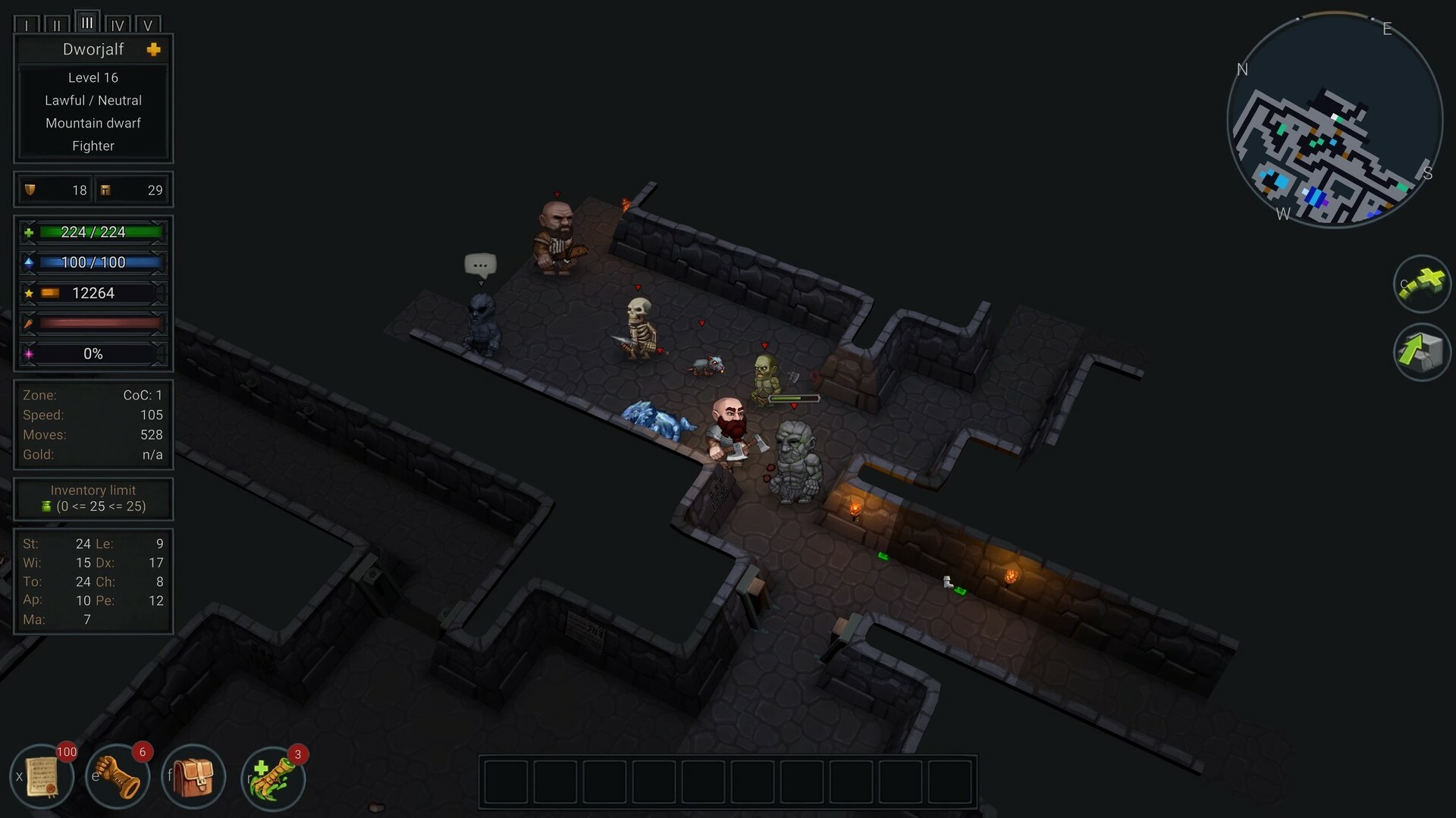Click the orange plus icon beside Dworjalf's name
This screenshot has height=818, width=1456.
(x=154, y=49)
